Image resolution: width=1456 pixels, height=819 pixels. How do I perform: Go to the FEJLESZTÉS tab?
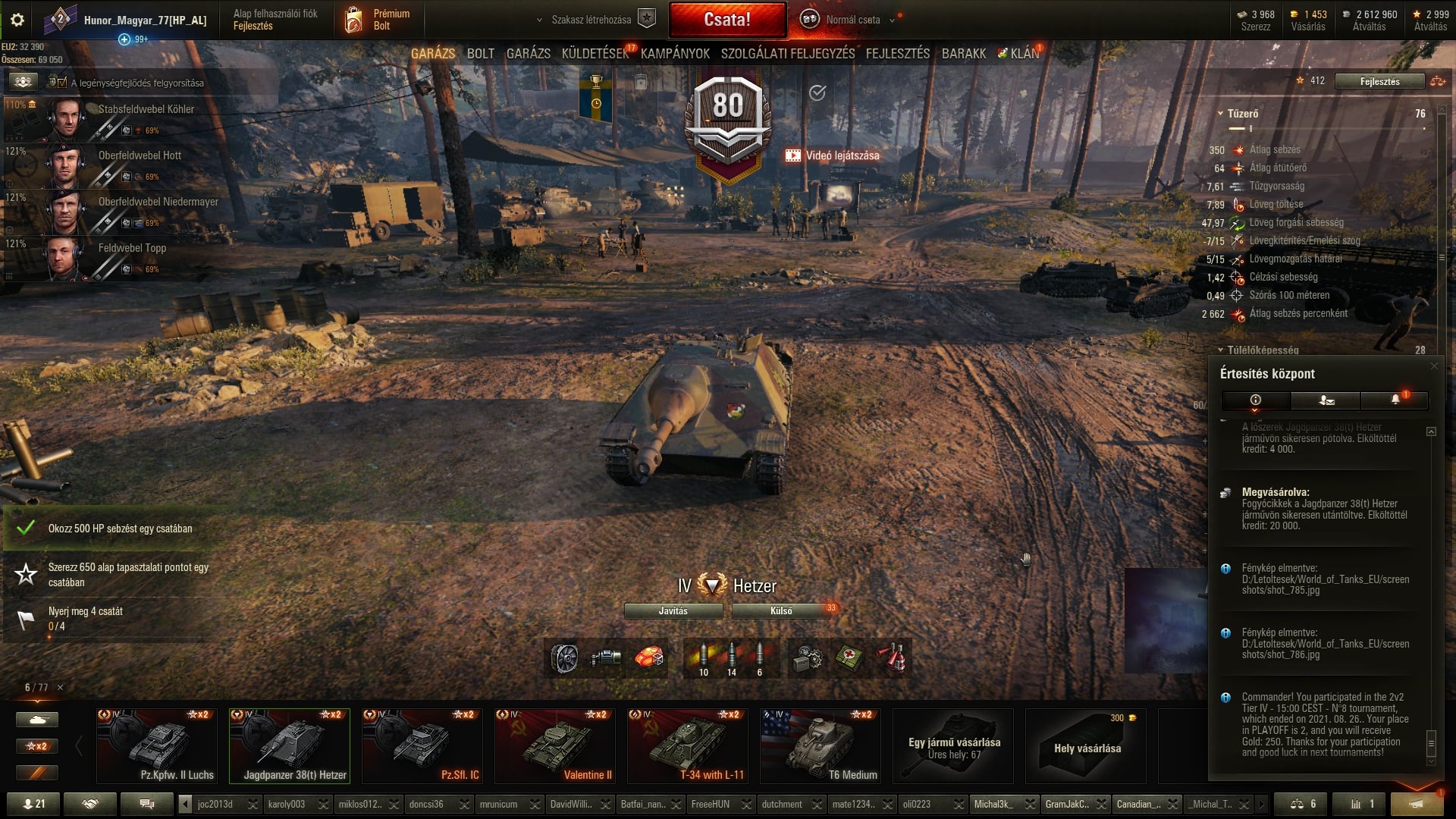click(897, 54)
